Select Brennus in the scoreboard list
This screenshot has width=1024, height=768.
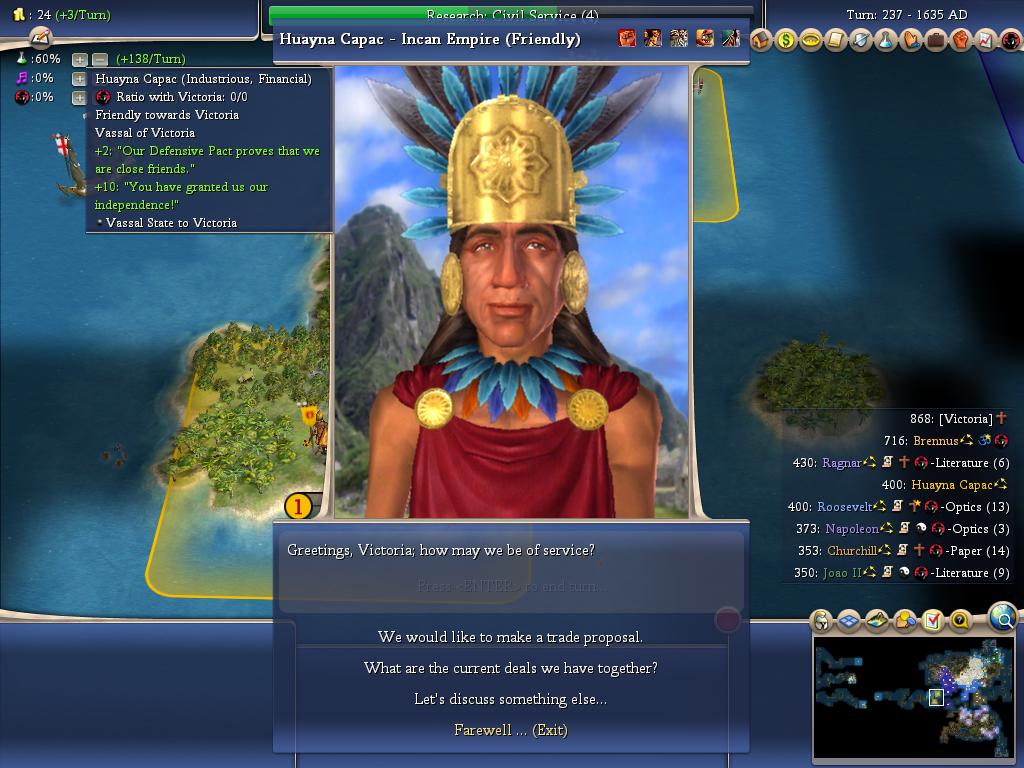click(935, 441)
